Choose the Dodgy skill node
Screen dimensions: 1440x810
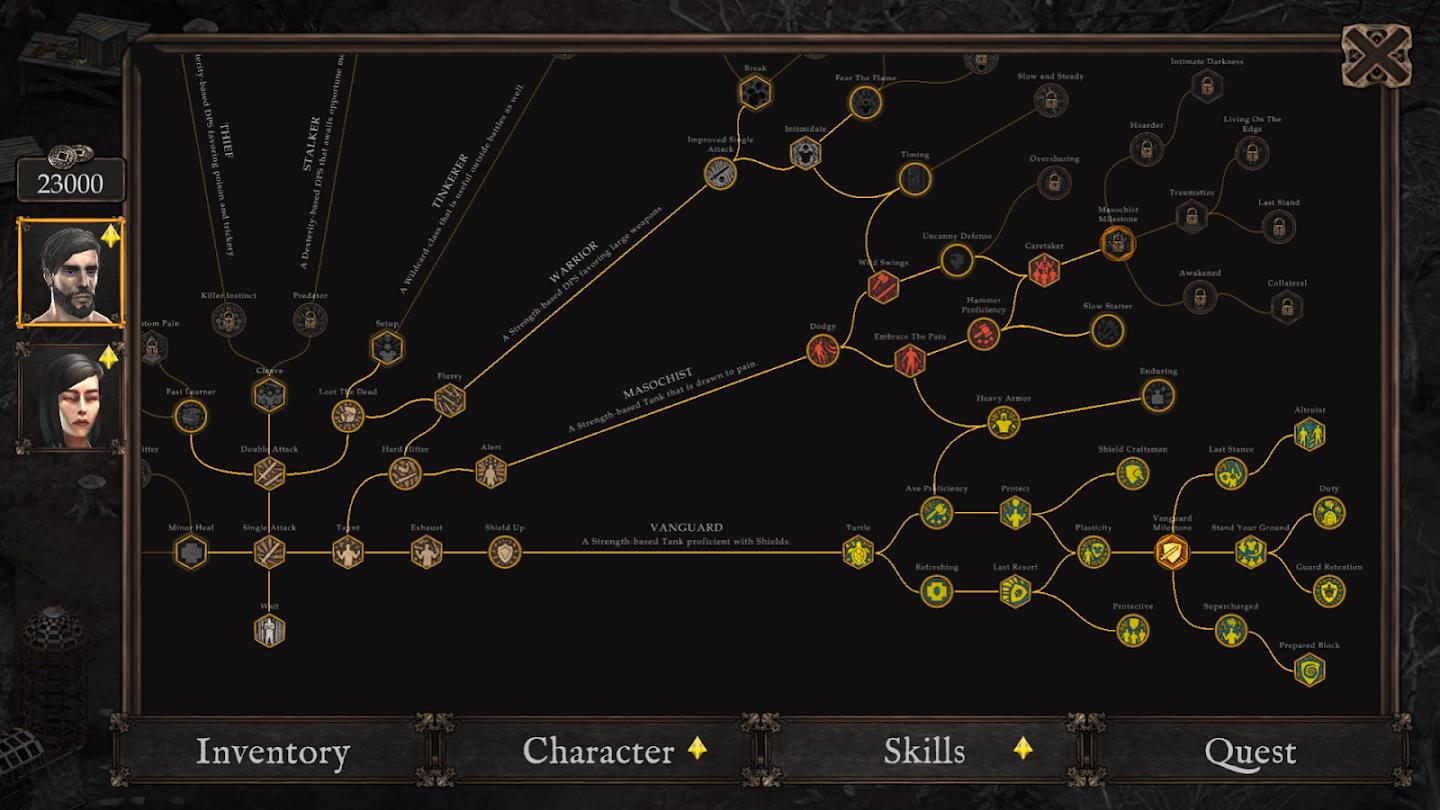pos(823,351)
